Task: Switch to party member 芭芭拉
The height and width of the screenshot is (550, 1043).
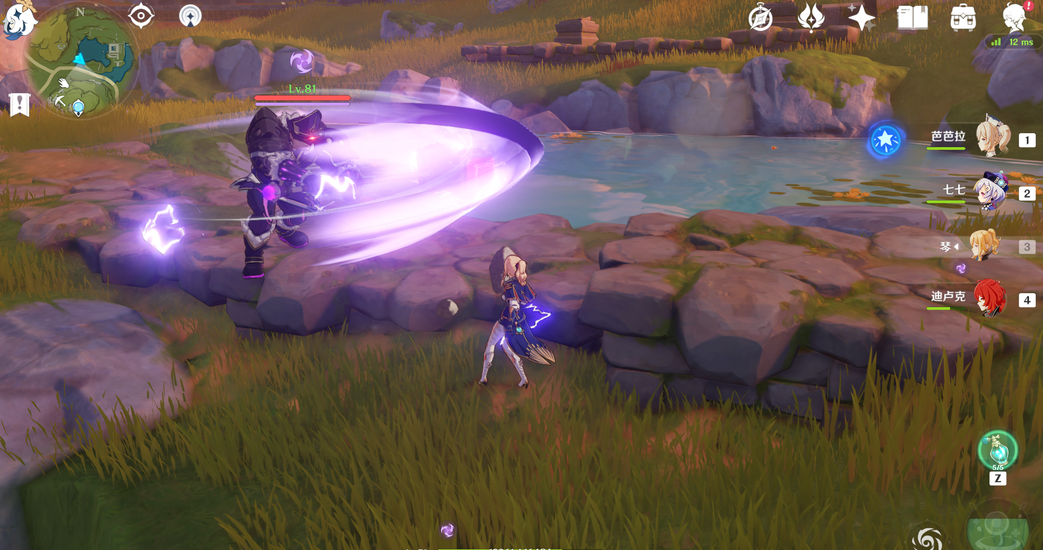Action: click(991, 140)
